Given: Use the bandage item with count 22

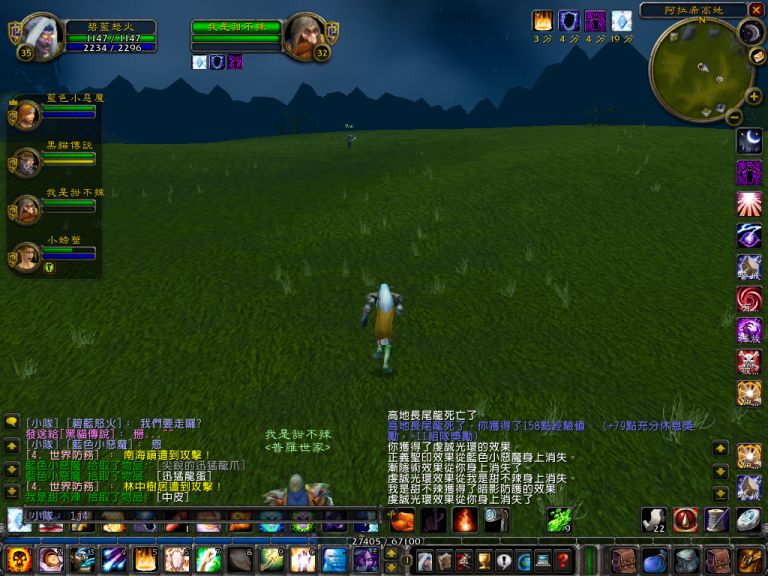Looking at the screenshot, I should pyautogui.click(x=654, y=519).
